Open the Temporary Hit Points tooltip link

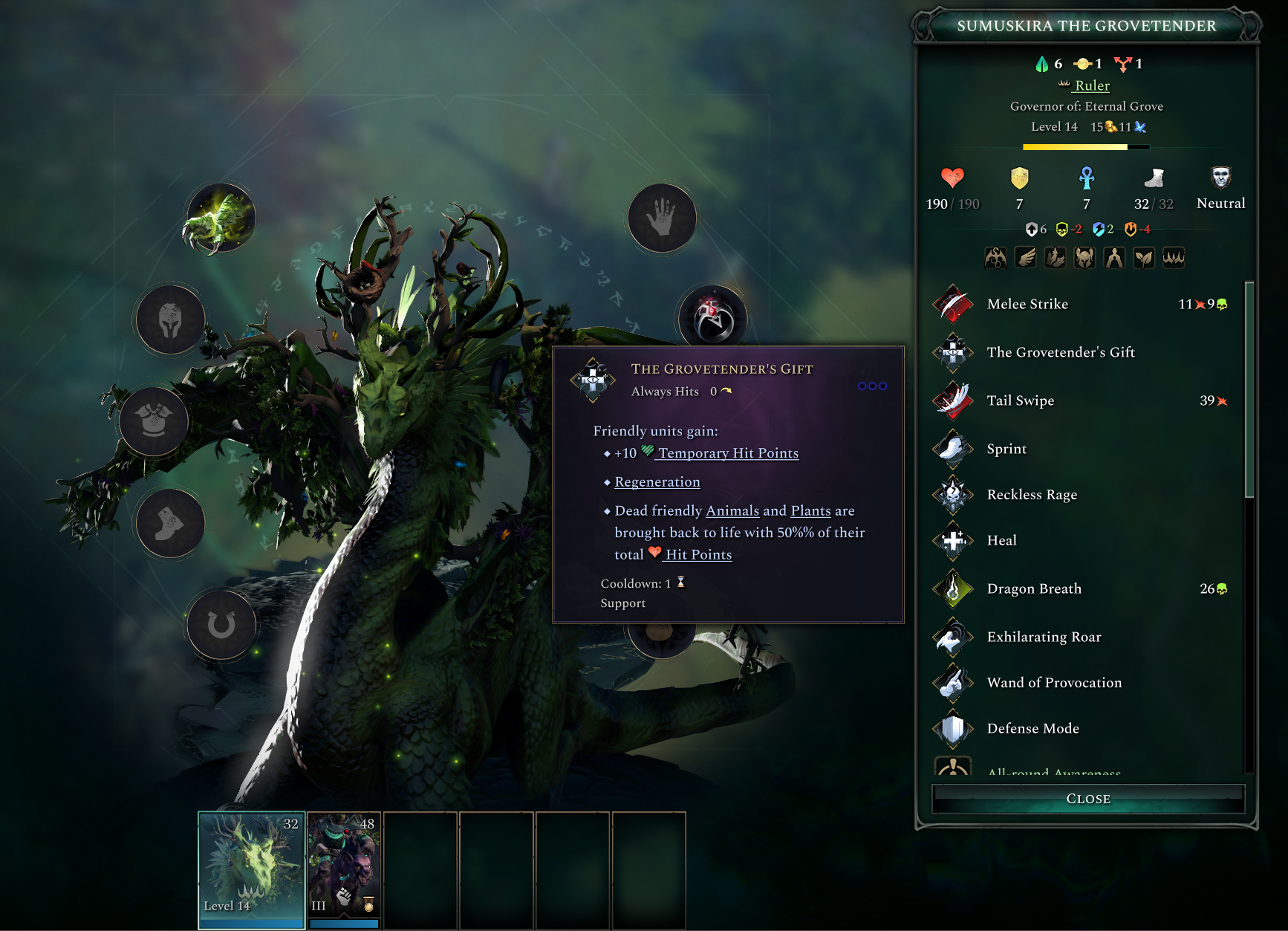728,453
